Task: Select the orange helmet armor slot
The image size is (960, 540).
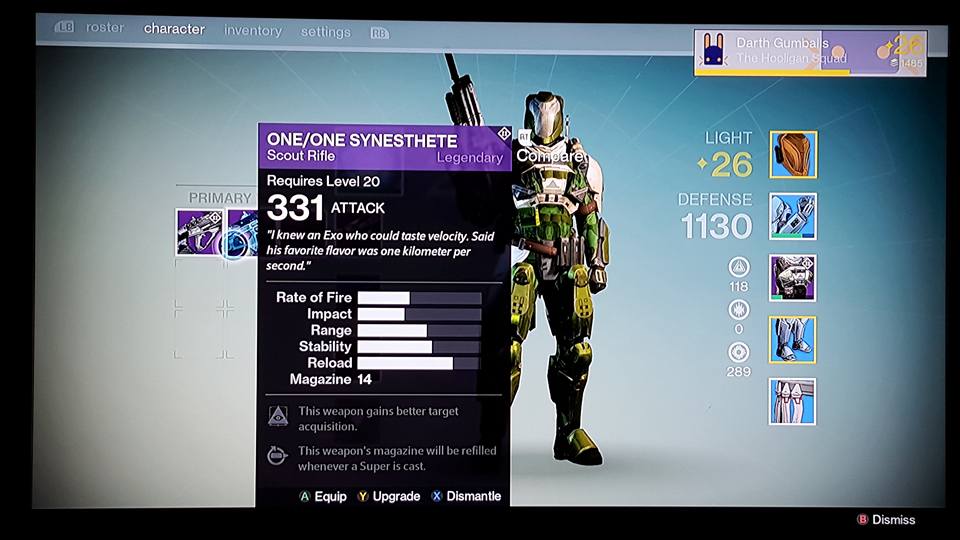Action: tap(793, 155)
